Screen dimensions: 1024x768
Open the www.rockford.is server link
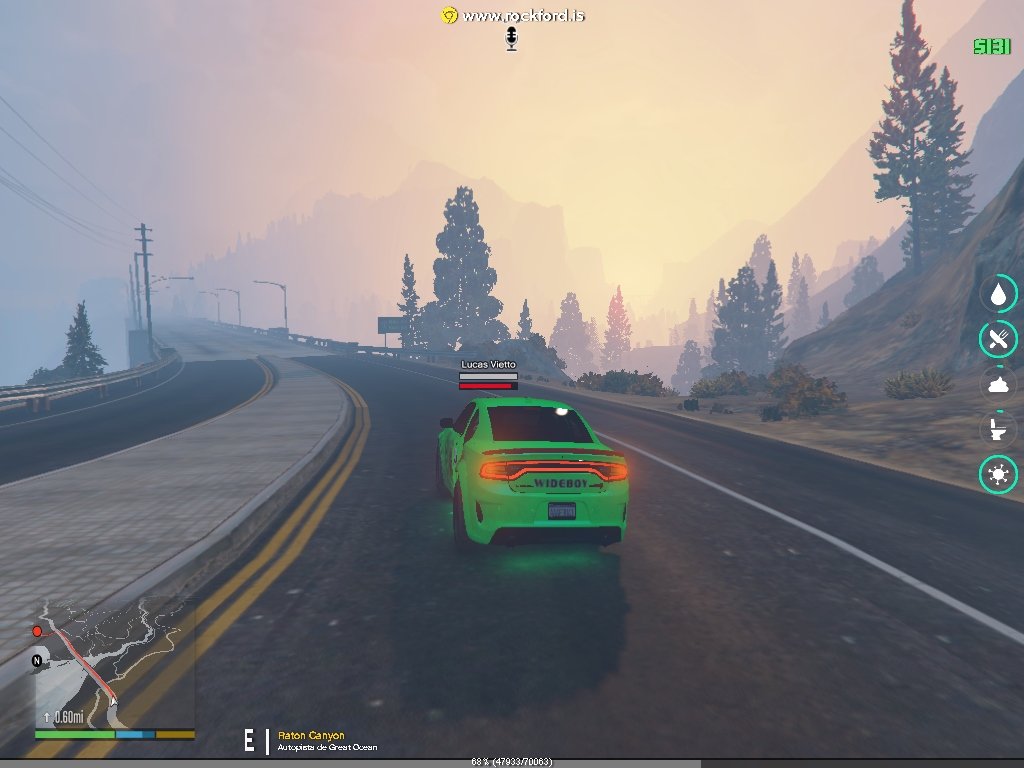click(523, 15)
